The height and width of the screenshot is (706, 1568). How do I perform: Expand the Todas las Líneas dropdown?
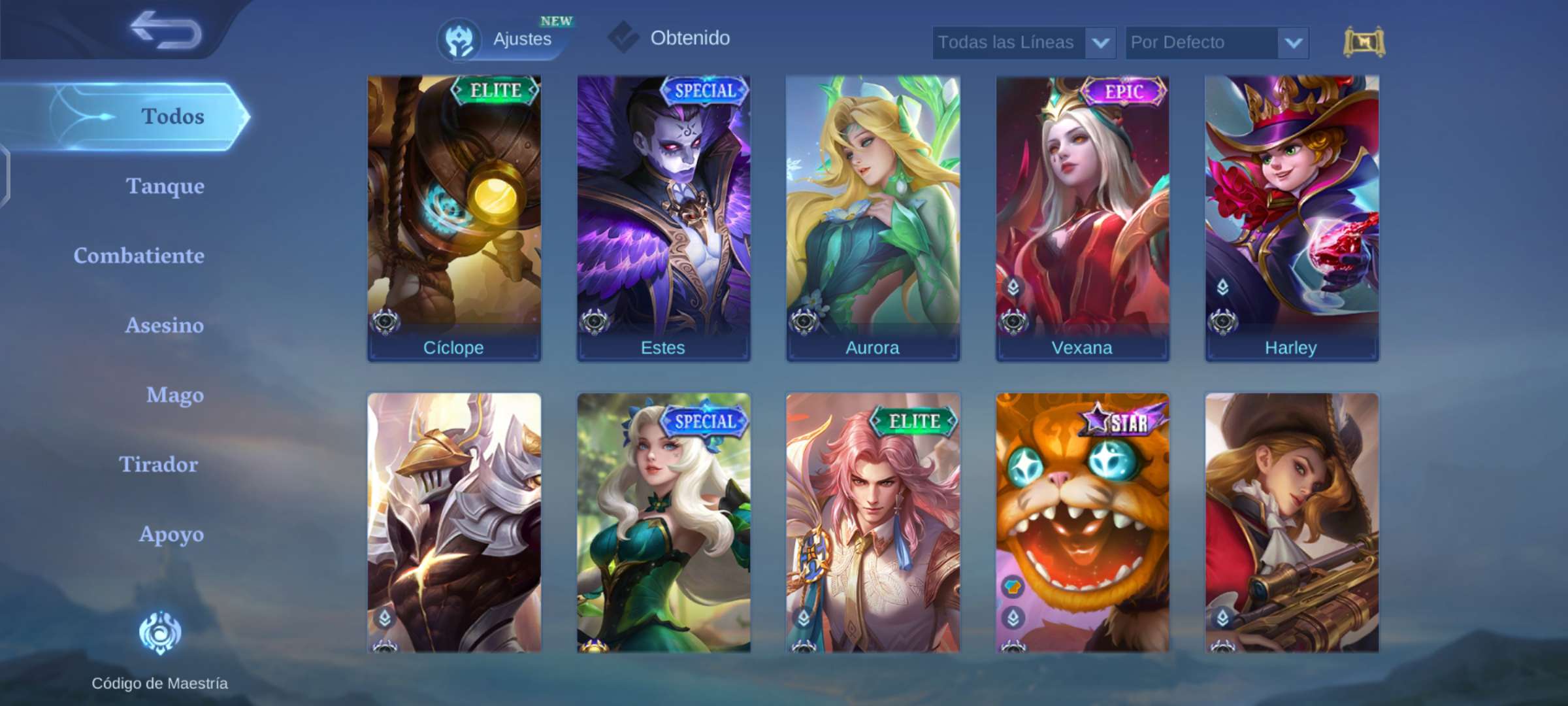tap(1024, 43)
